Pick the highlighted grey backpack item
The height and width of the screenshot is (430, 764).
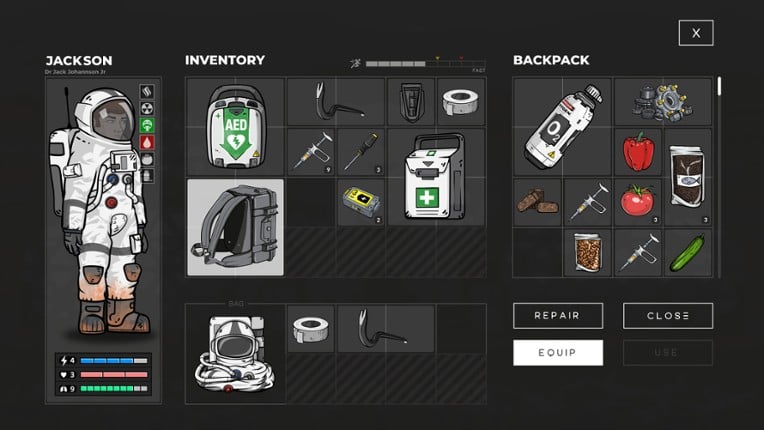coord(235,227)
